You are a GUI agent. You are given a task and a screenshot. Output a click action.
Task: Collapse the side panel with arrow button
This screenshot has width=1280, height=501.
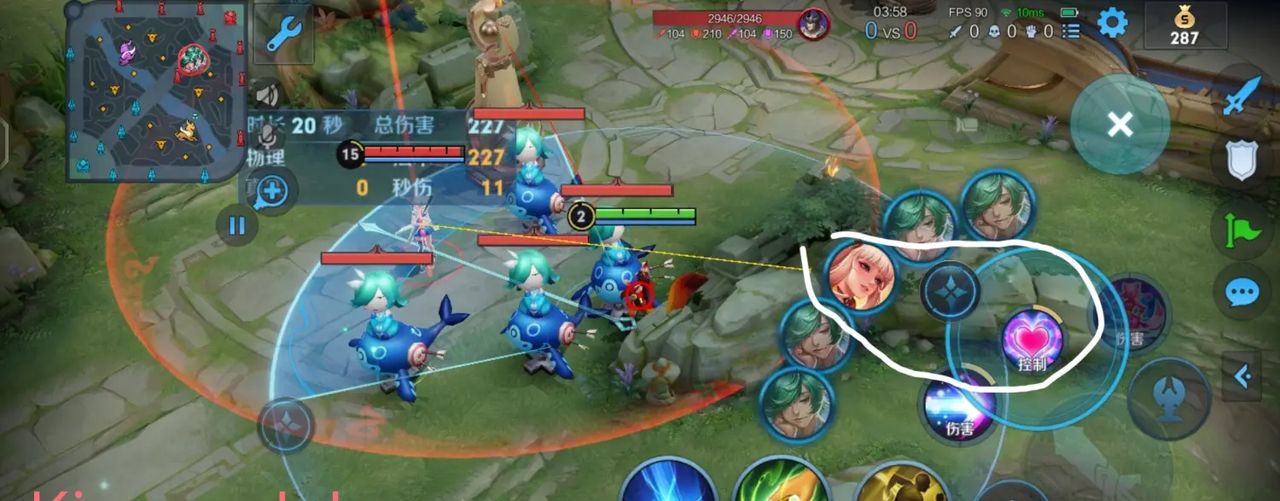click(1242, 376)
